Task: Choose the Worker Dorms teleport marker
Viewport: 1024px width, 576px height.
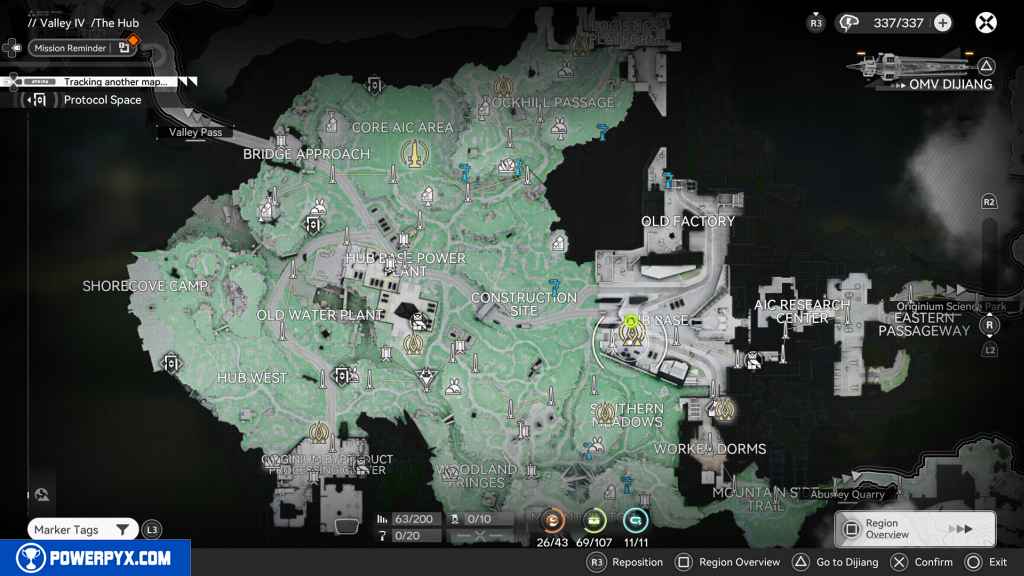Action: 723,408
